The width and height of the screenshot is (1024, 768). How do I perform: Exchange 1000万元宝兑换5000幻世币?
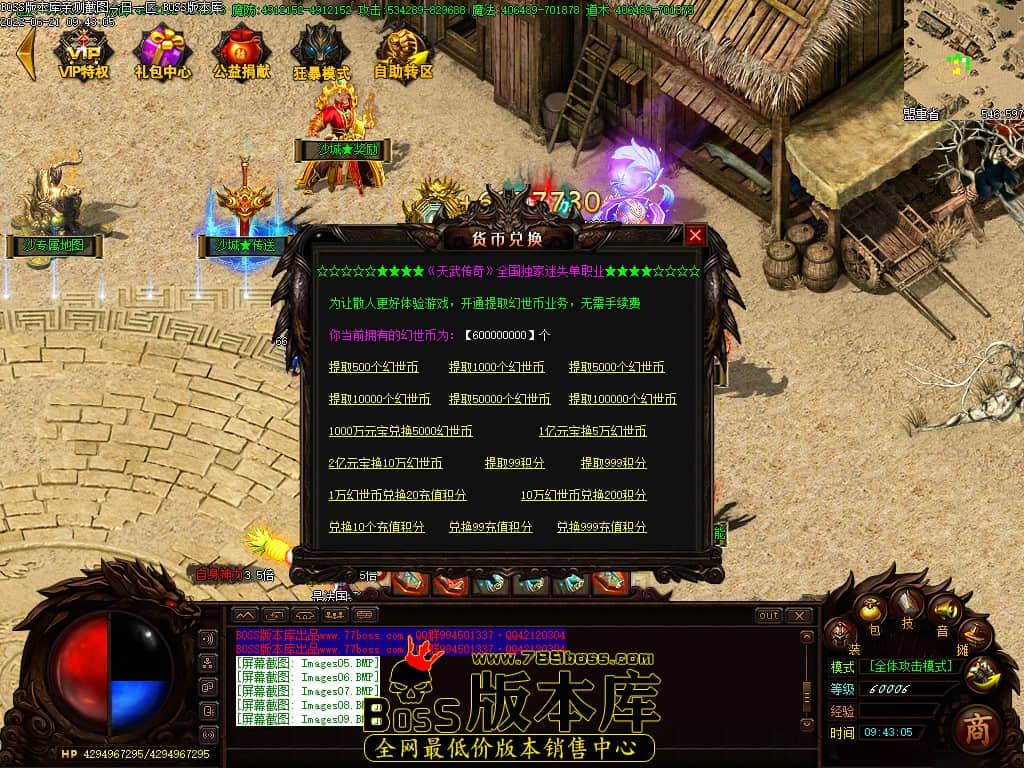tap(400, 431)
